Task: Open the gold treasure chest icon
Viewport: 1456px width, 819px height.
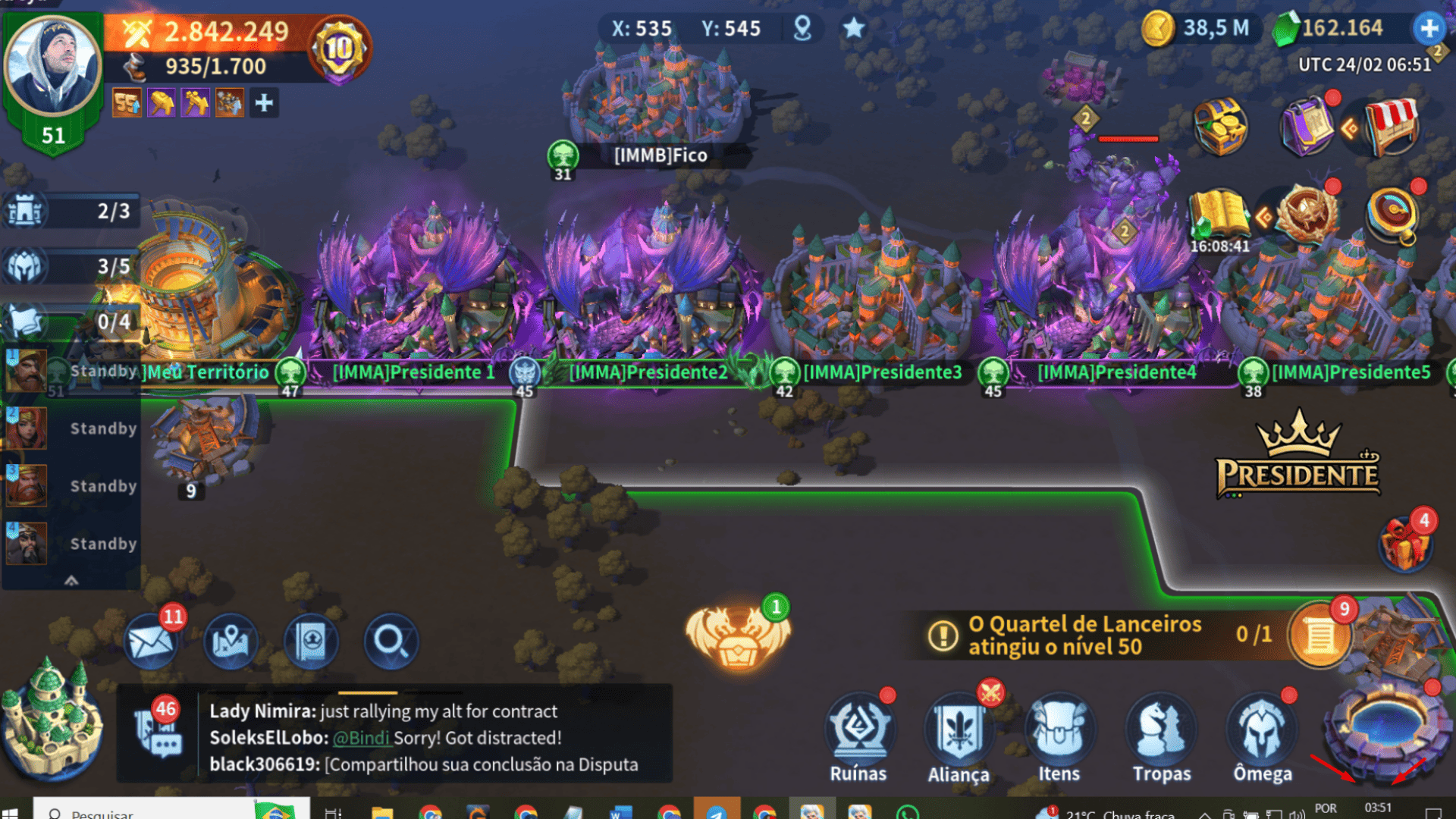Action: point(1219,126)
